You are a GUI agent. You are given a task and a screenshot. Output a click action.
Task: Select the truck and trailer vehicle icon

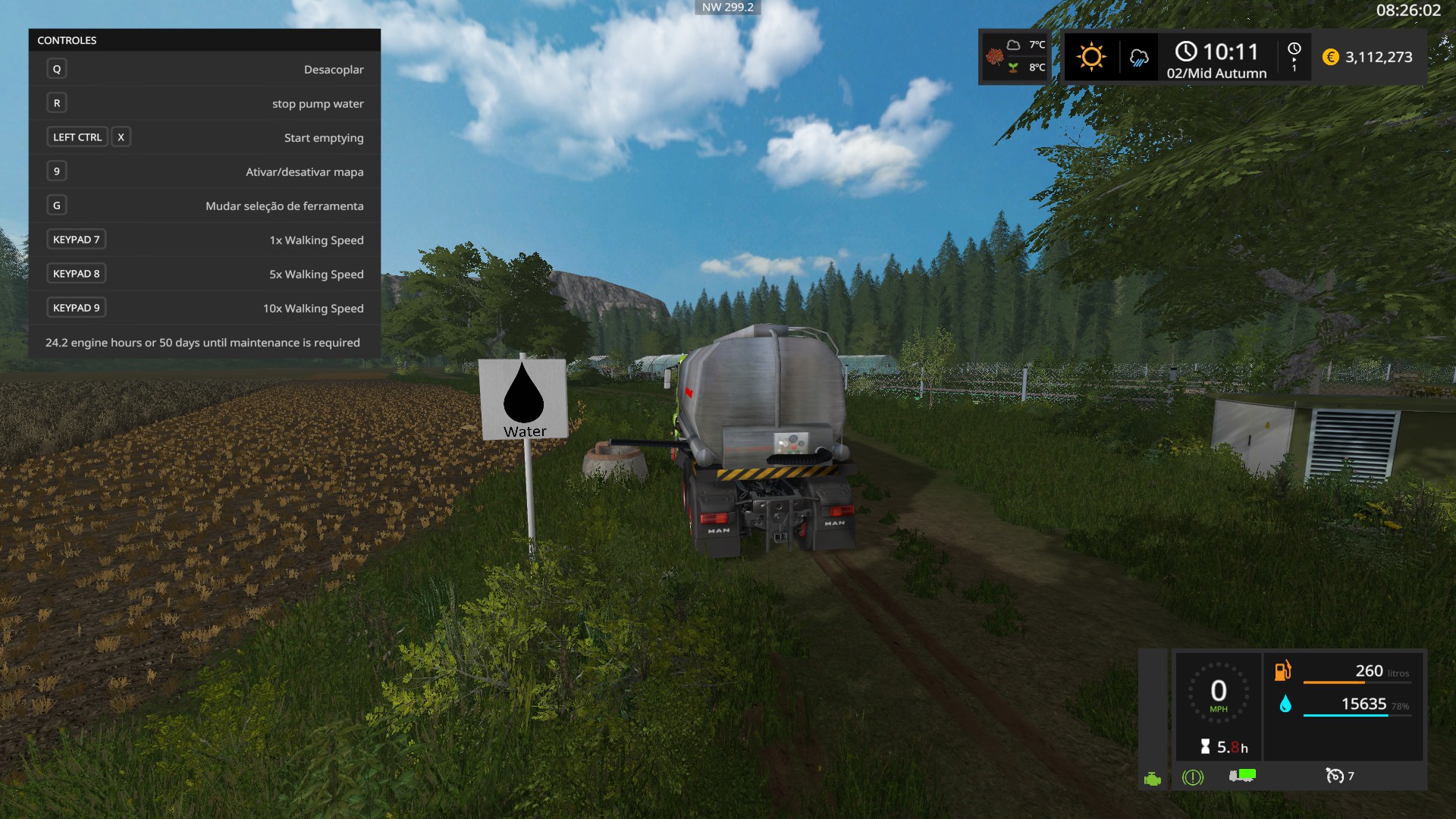[1242, 775]
